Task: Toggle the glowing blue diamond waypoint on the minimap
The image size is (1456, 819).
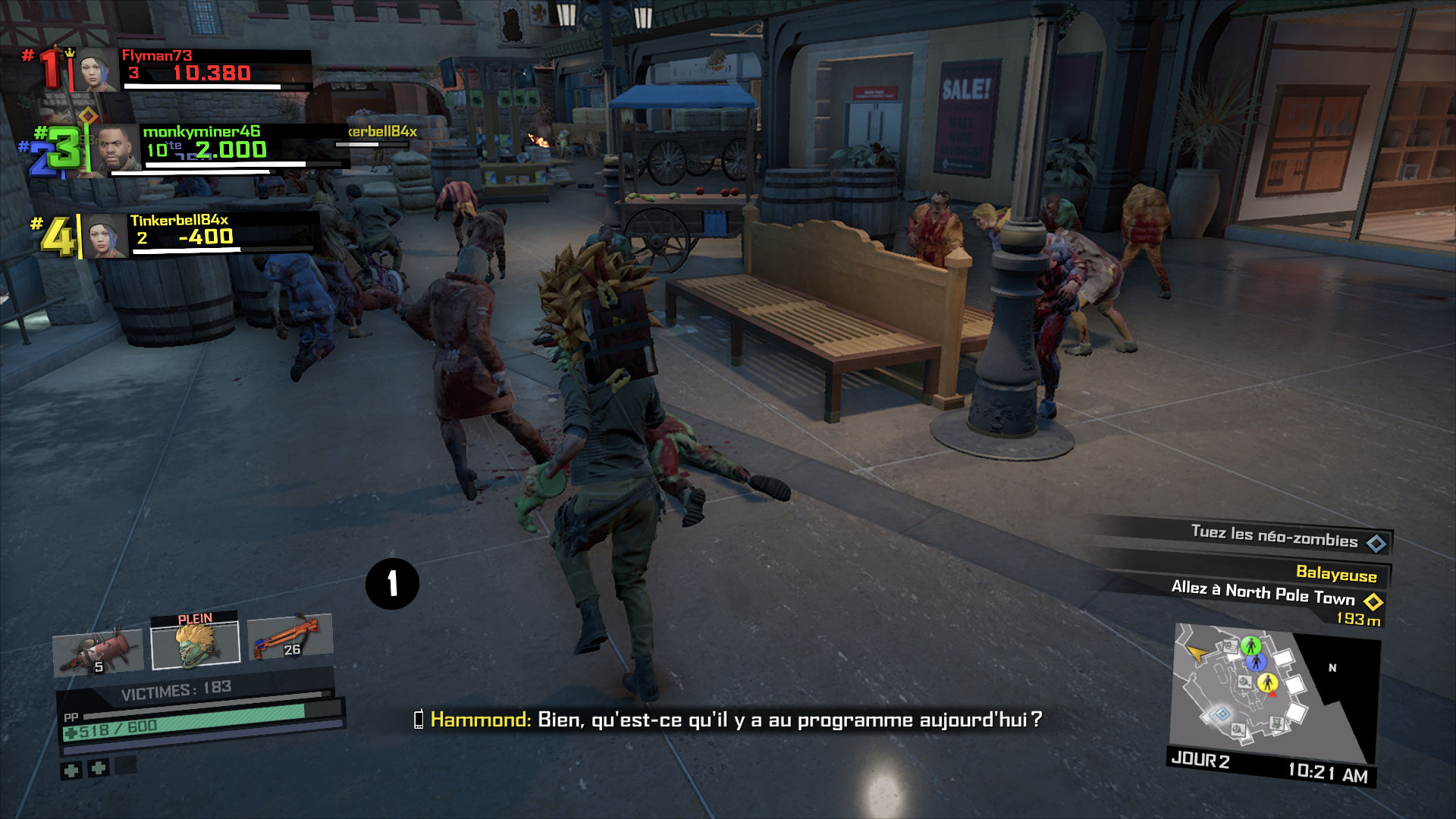Action: [1222, 714]
